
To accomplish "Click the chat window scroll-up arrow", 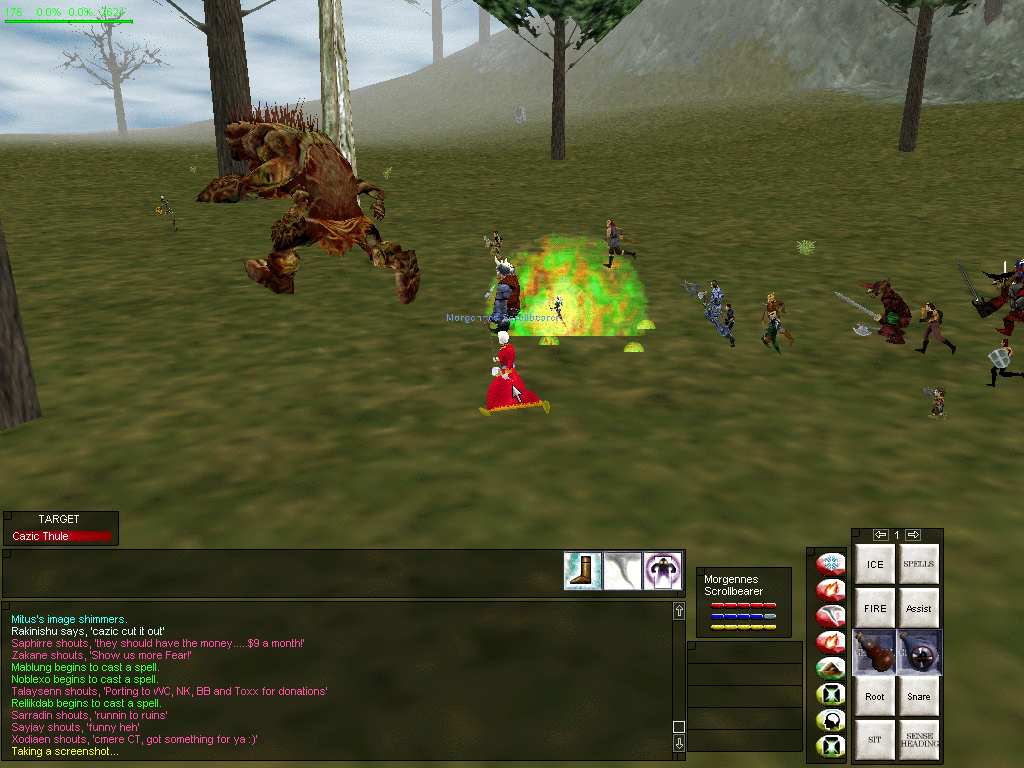I will click(x=679, y=611).
